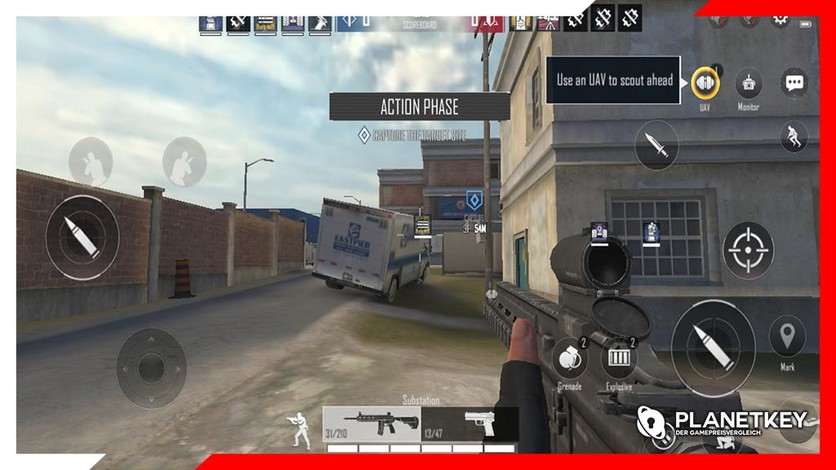Open the chat speech-bubble button
836x470 pixels.
[x=794, y=82]
